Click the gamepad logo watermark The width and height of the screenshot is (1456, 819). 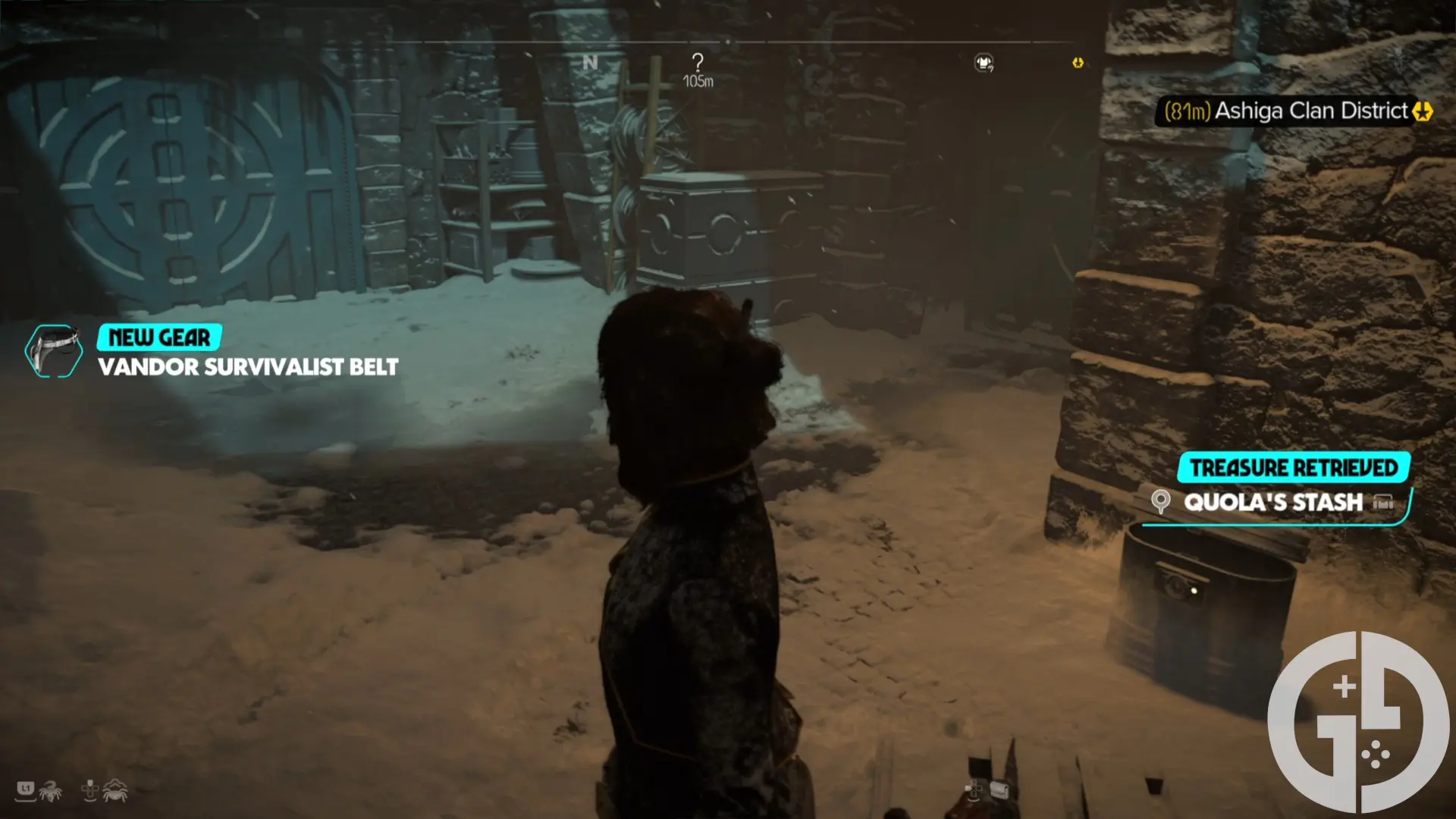pyautogui.click(x=1357, y=722)
